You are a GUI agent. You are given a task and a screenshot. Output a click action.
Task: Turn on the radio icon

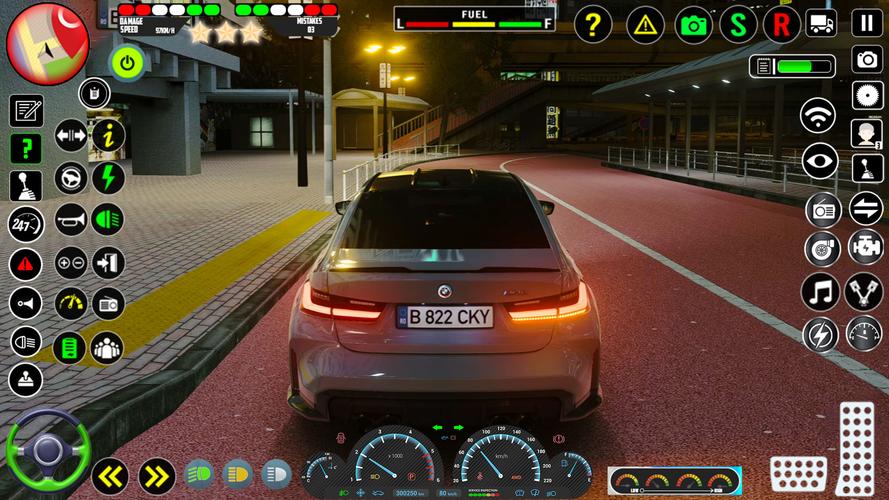tap(821, 210)
